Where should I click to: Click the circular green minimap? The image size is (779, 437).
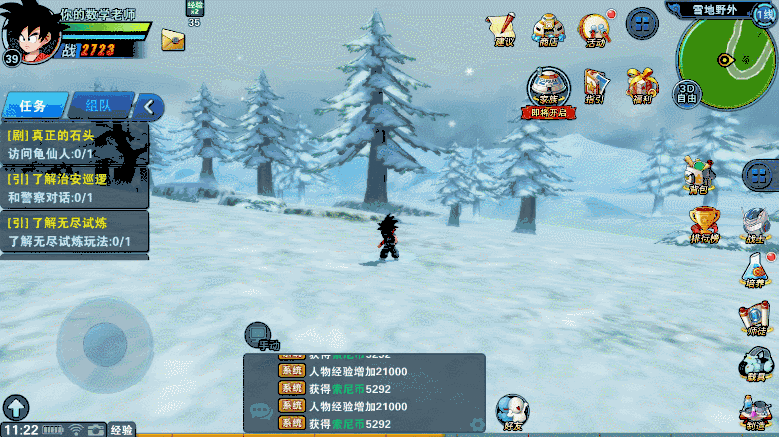coord(726,61)
